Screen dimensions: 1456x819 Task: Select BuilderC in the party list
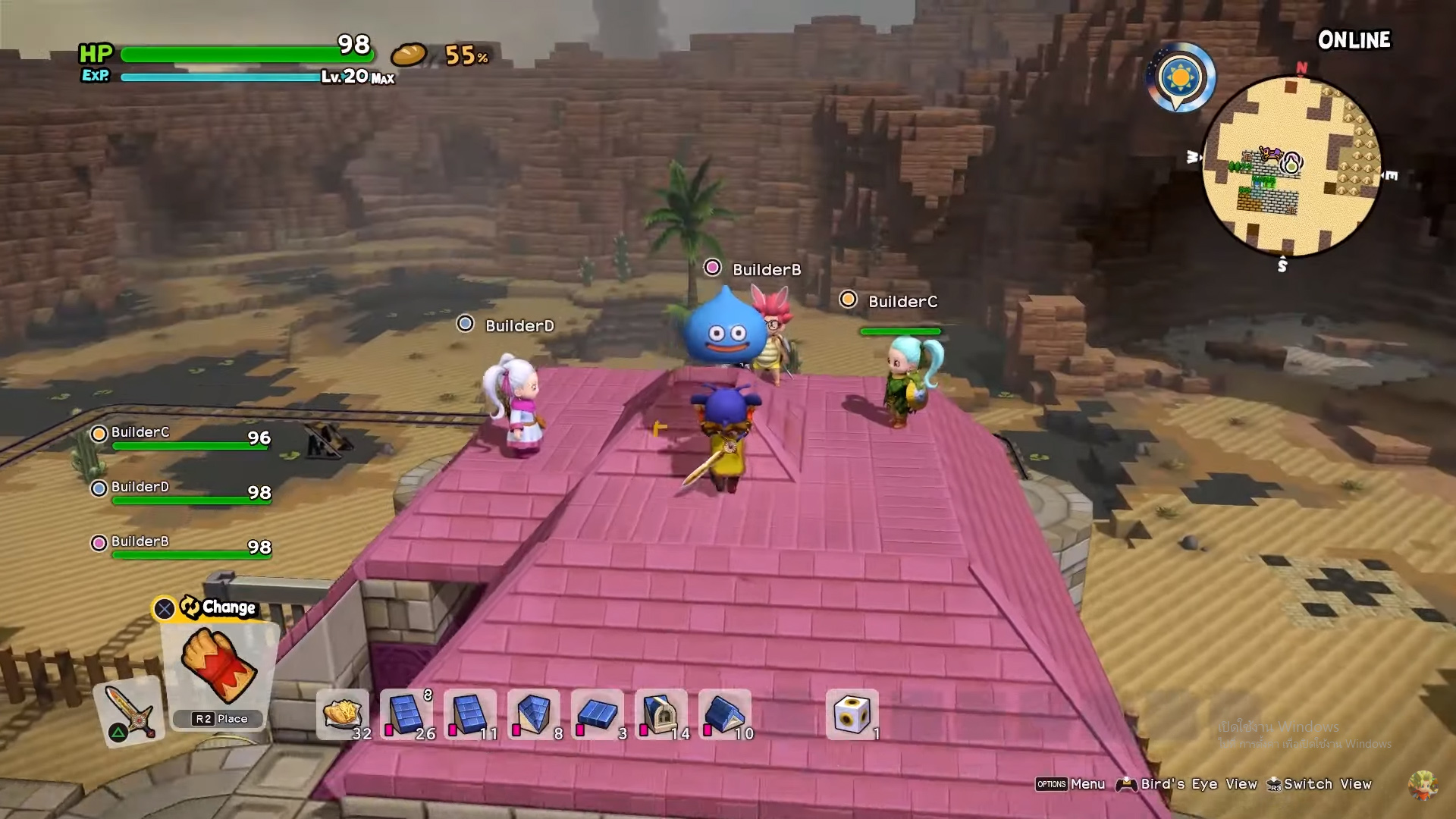(x=140, y=433)
